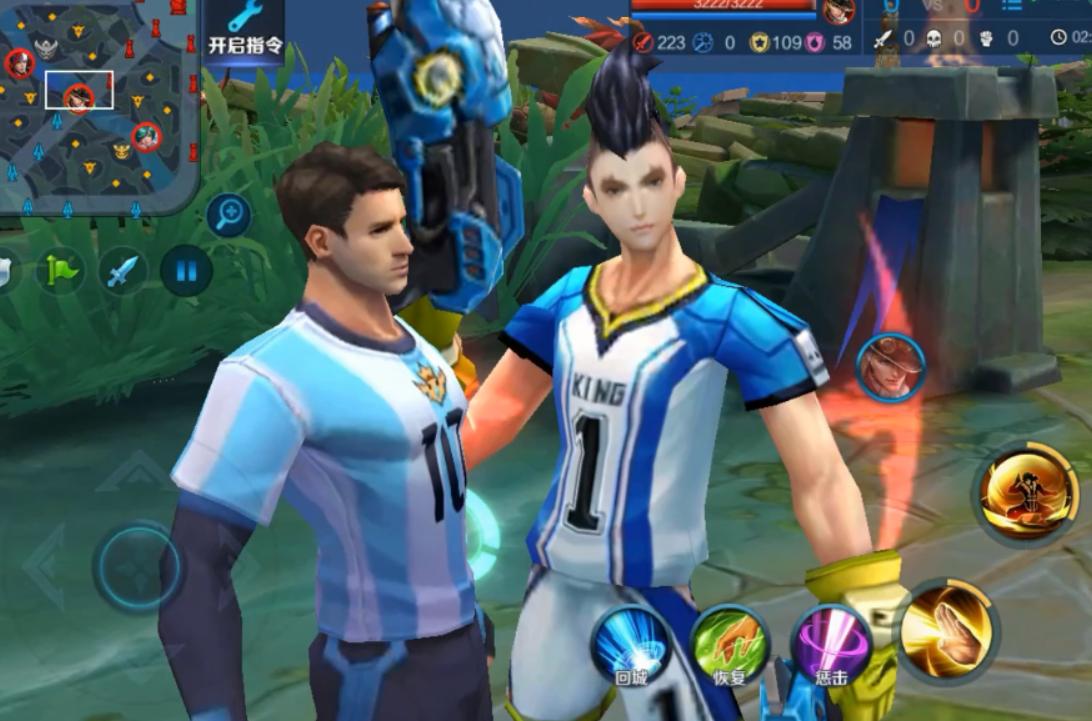Click the blue sword icon button
Viewport: 1092px width, 721px height.
coord(123,271)
